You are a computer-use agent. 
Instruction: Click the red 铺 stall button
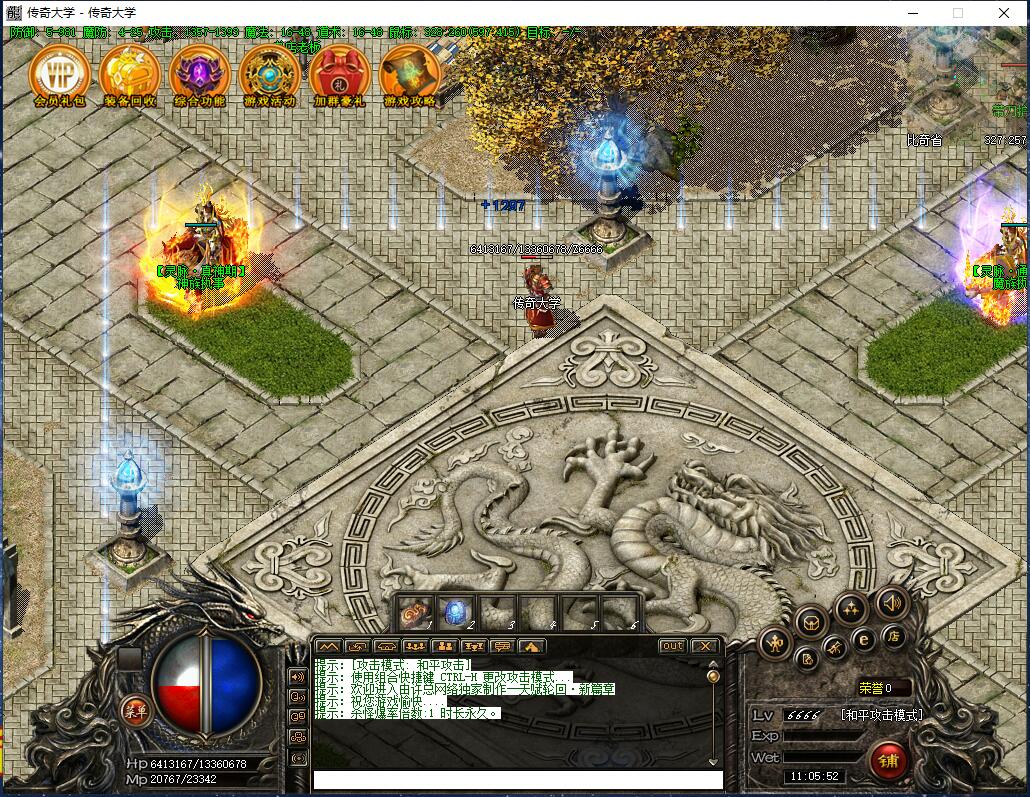[x=888, y=760]
